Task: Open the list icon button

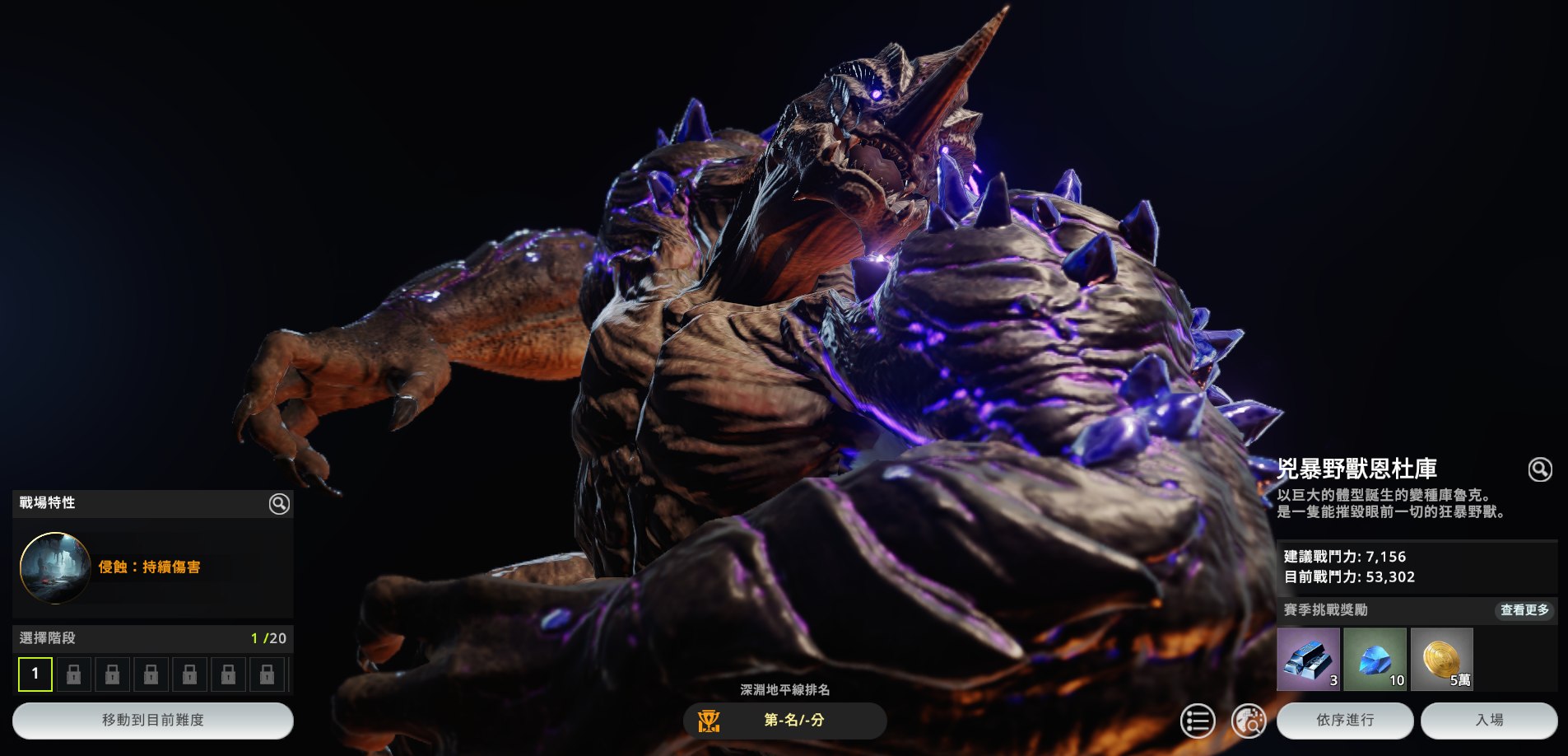Action: point(1197,721)
